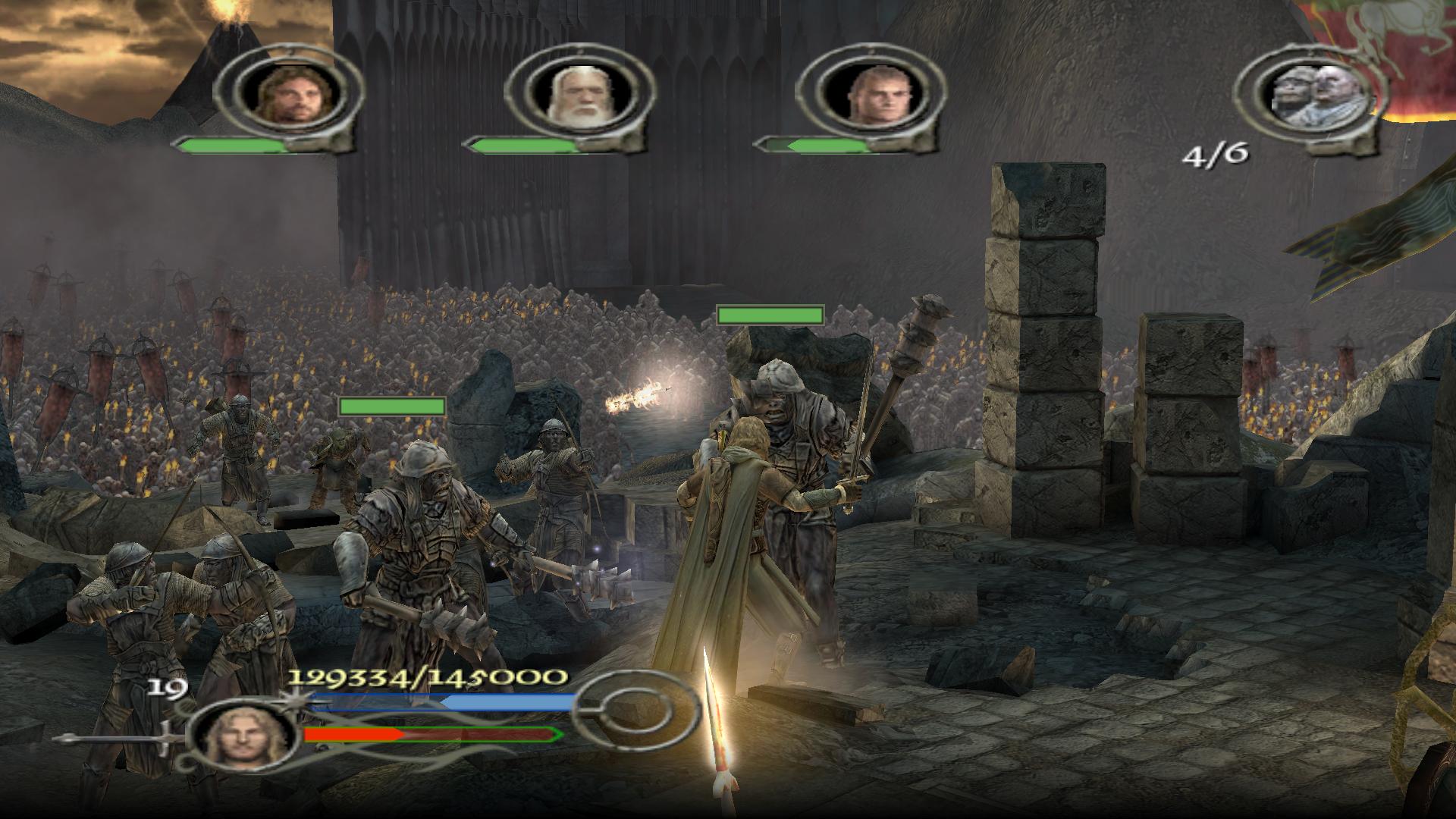
Task: Select the short-haired blond ally portrait
Action: (x=870, y=94)
